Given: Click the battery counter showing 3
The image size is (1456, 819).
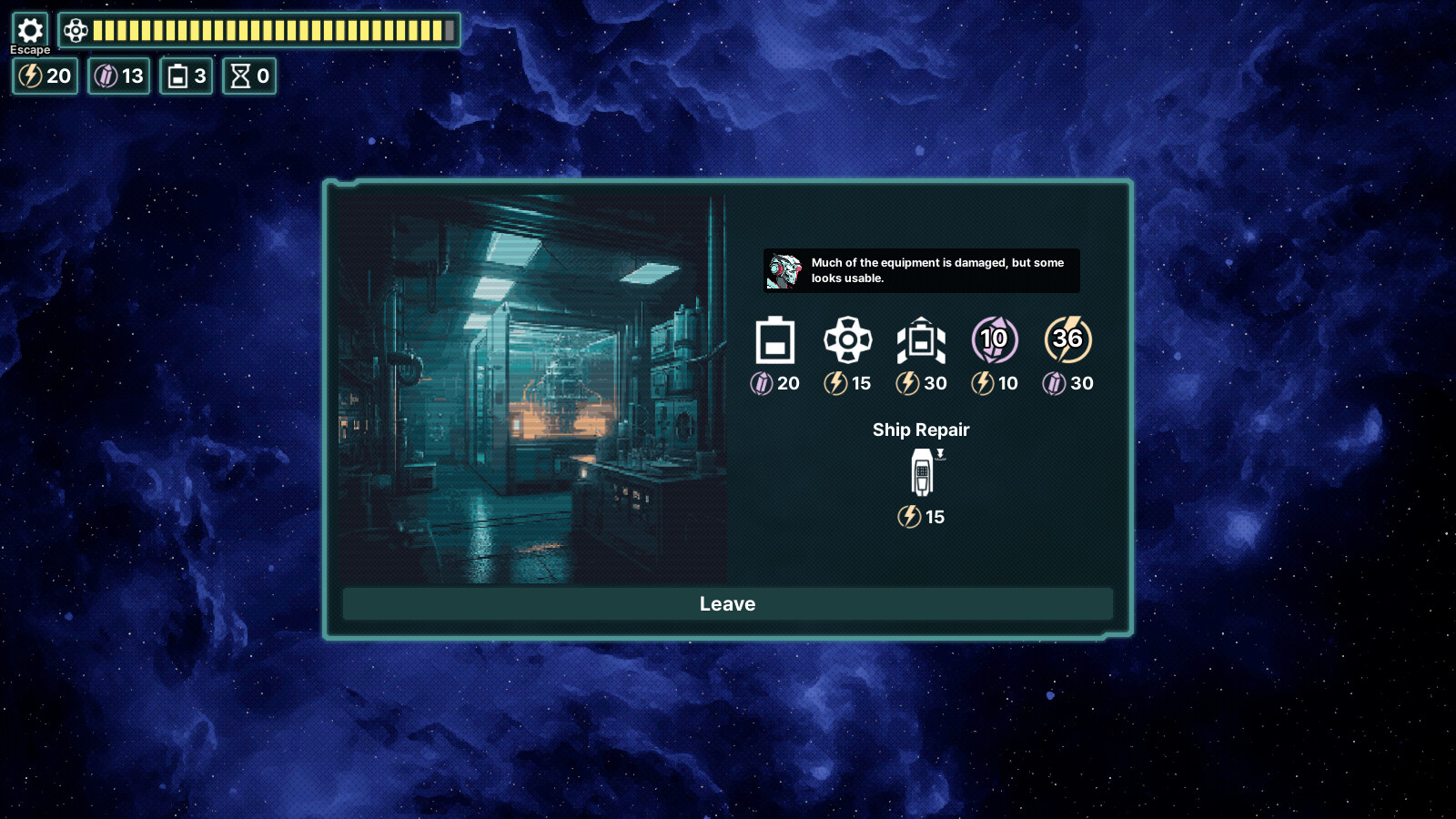Looking at the screenshot, I should point(185,76).
